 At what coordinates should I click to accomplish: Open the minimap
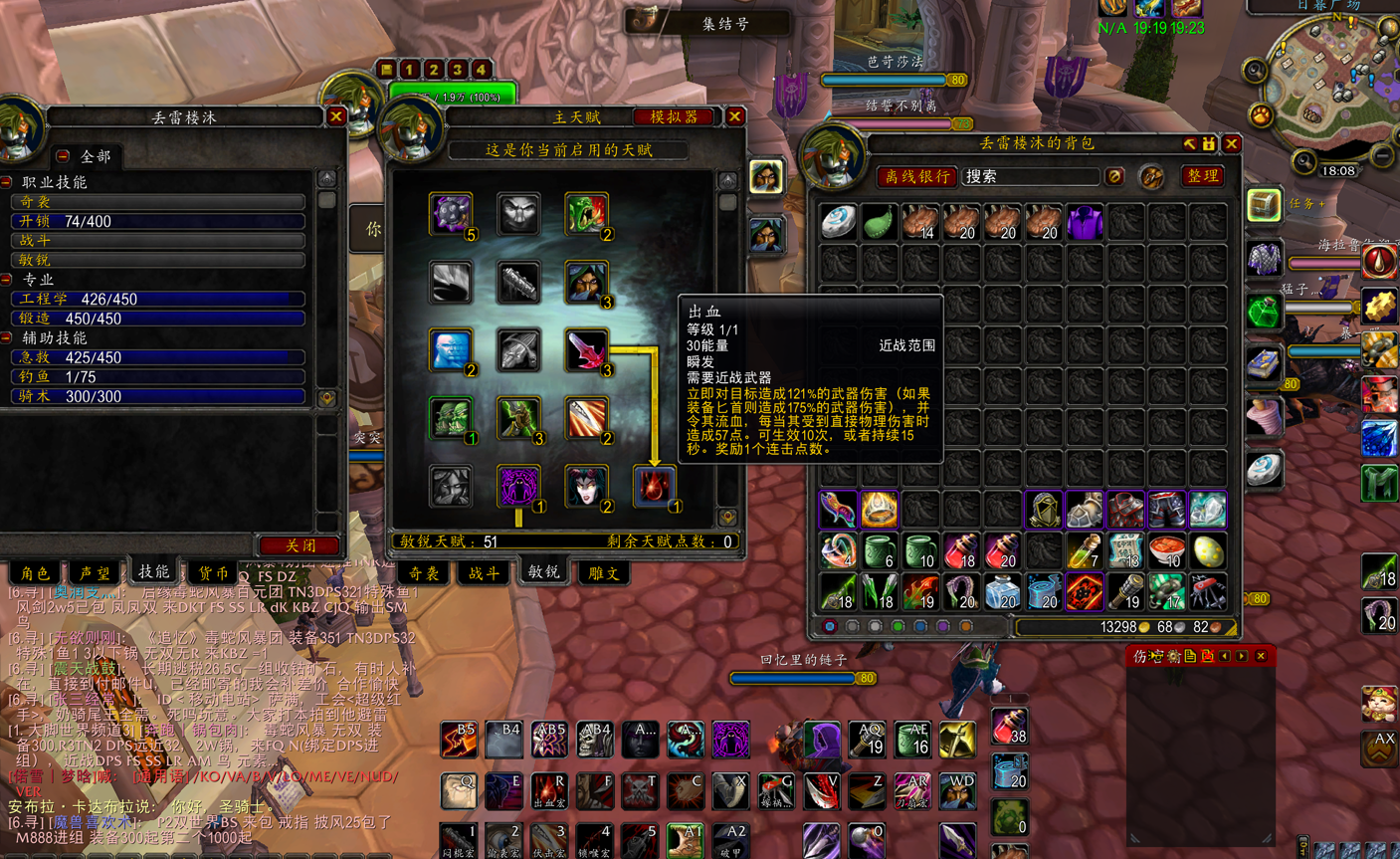[x=1318, y=88]
